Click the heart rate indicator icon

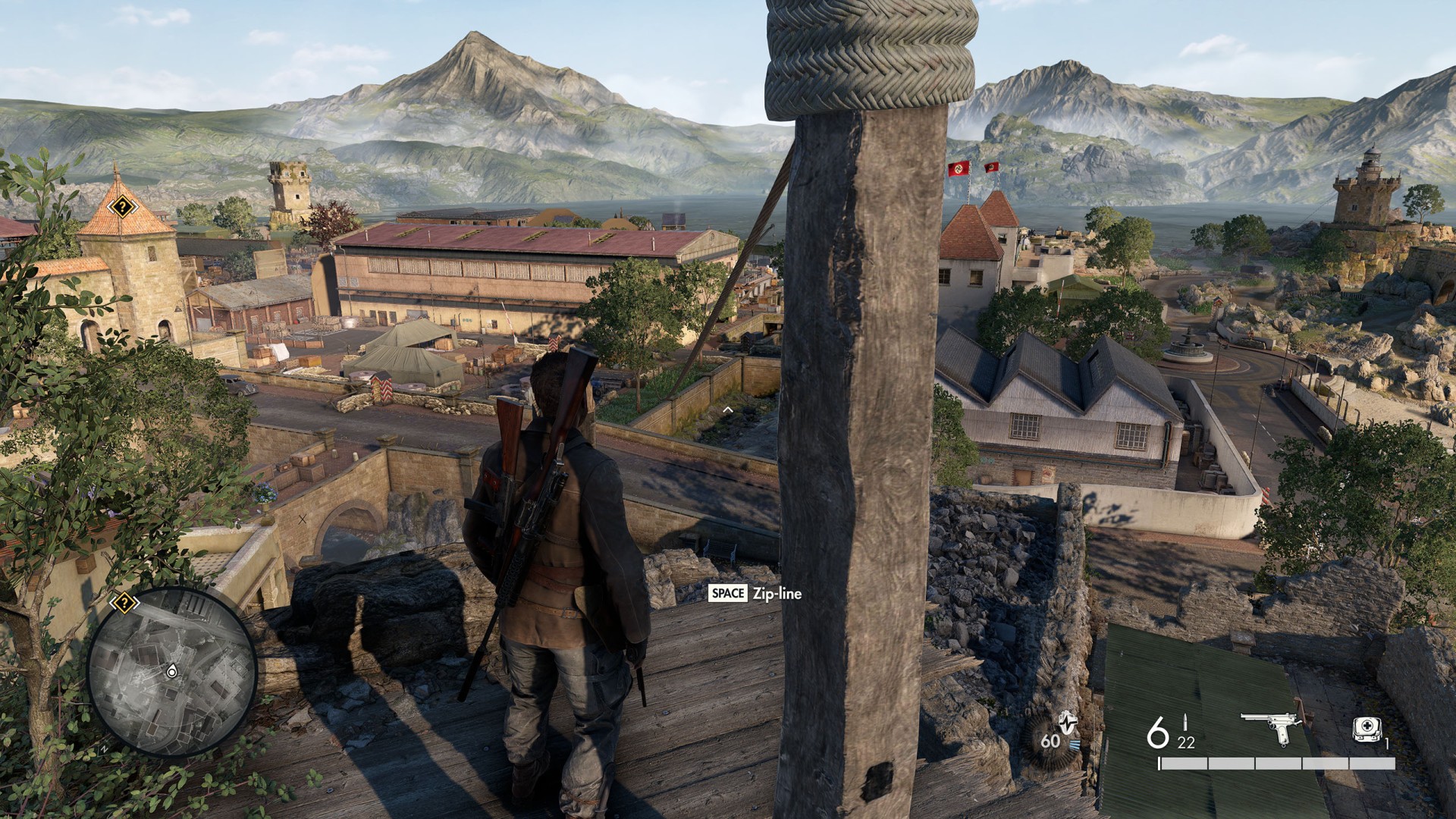pyautogui.click(x=1067, y=723)
